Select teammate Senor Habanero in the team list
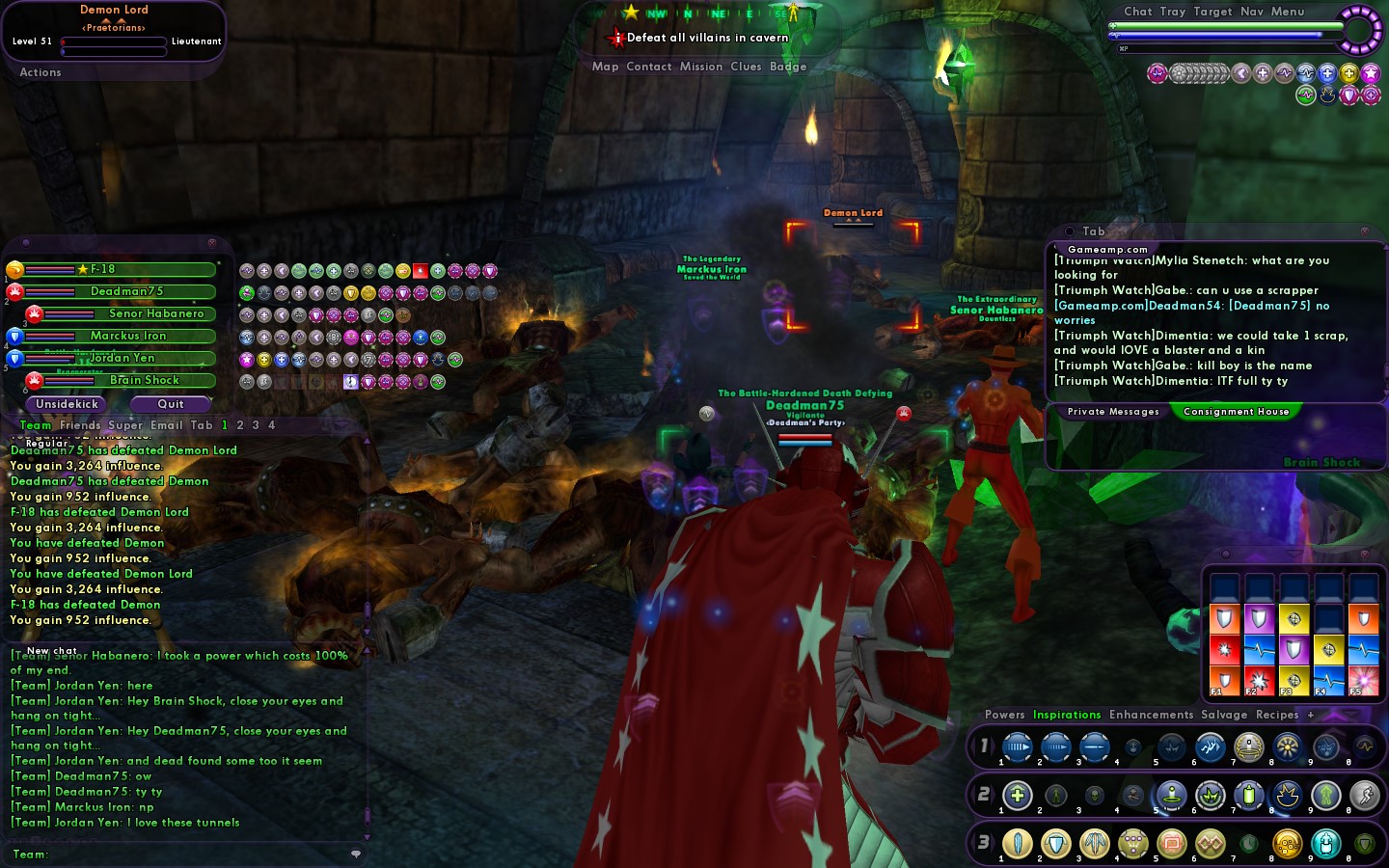This screenshot has height=868, width=1389. 155,313
